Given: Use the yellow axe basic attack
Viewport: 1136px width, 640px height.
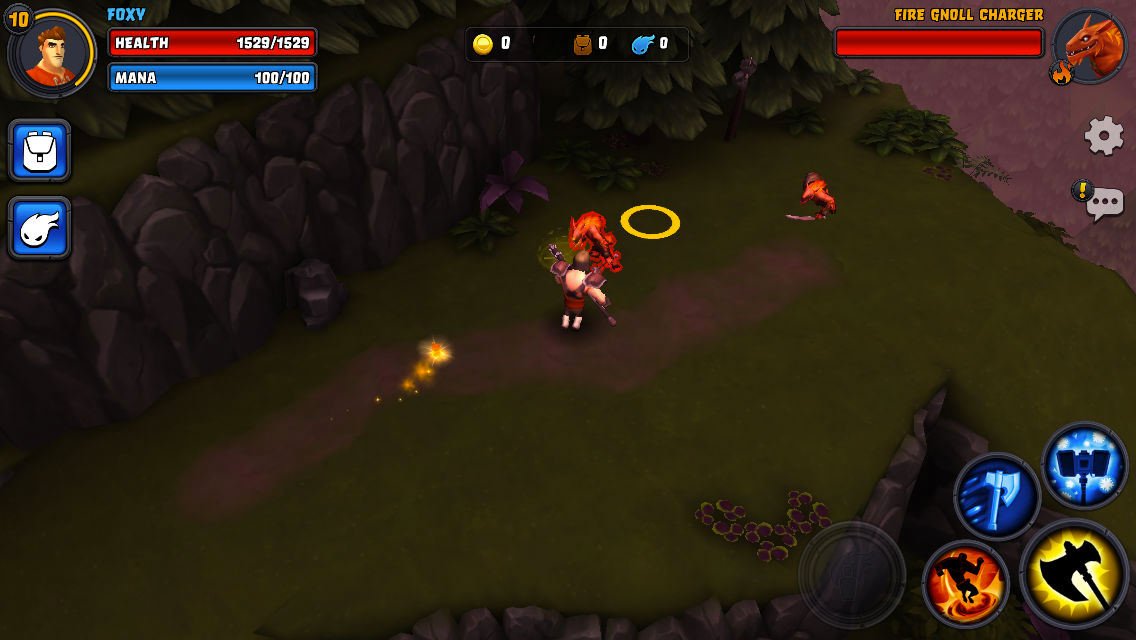Looking at the screenshot, I should (x=1074, y=574).
